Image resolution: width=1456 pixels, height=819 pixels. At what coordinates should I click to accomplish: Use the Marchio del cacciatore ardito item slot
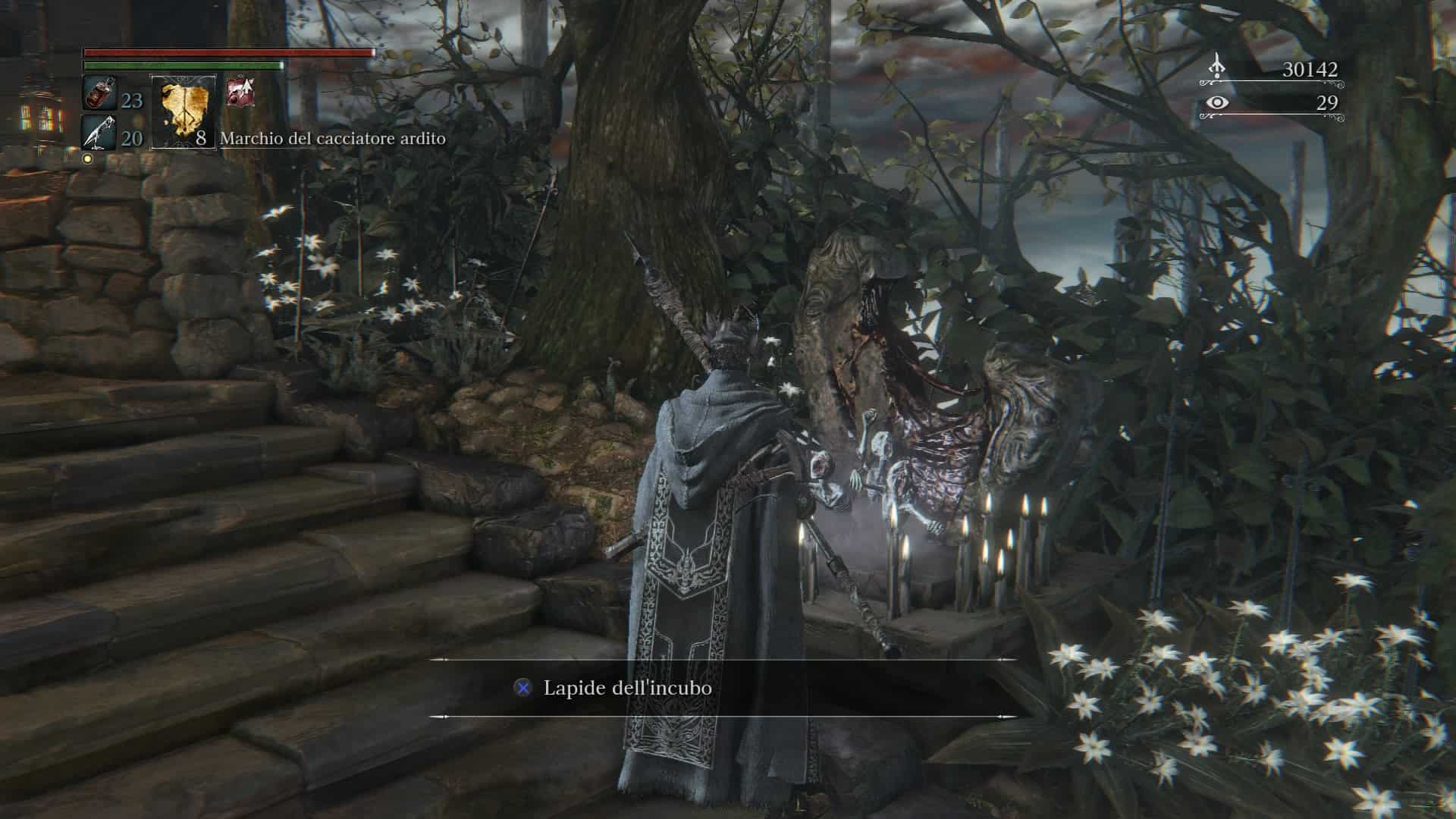184,111
